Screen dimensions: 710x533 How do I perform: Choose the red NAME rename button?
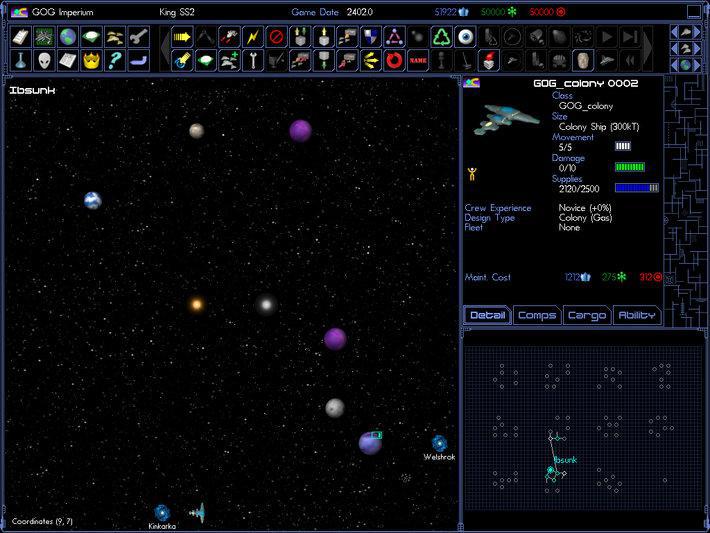[x=418, y=60]
